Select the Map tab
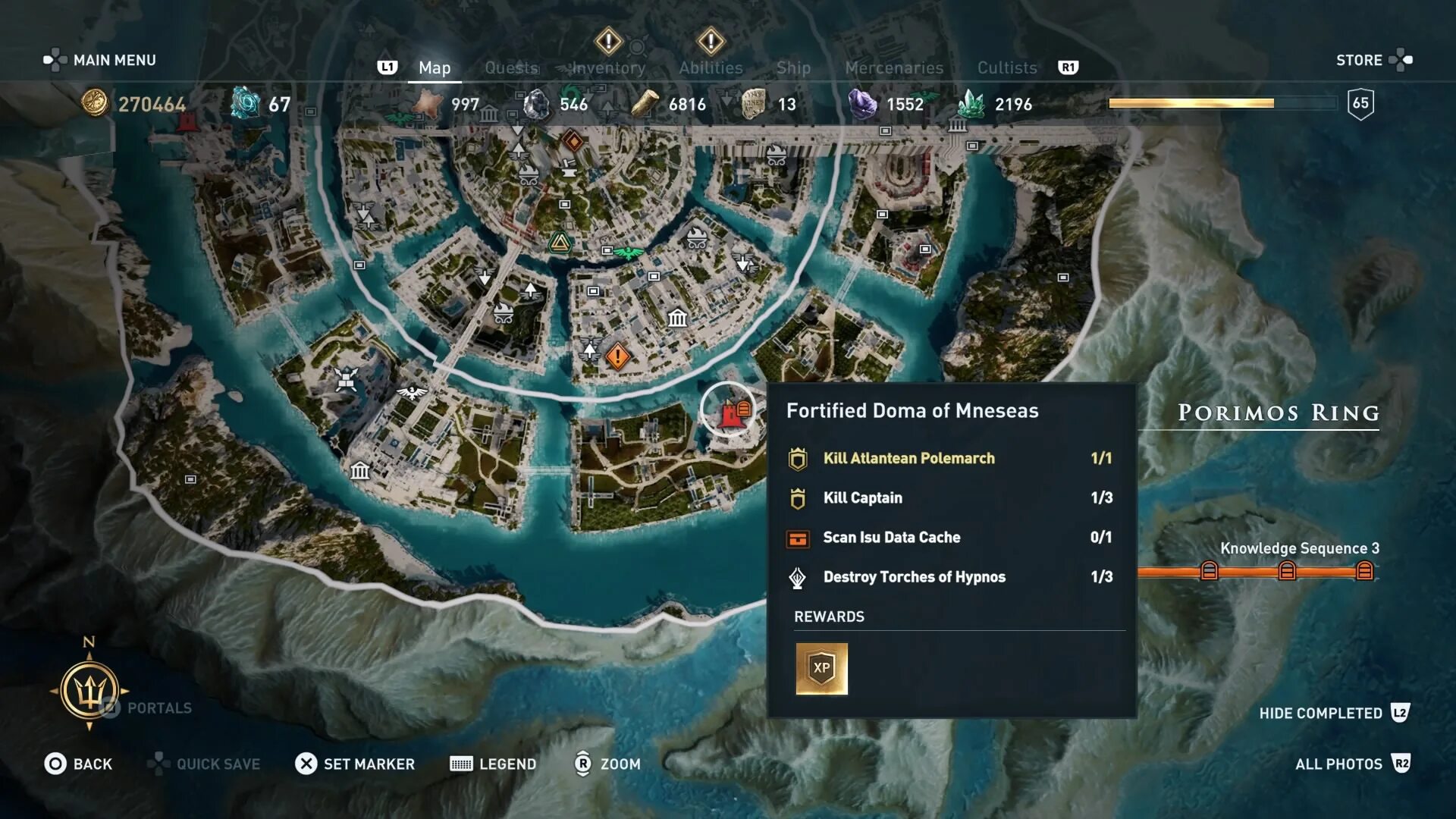 point(435,68)
